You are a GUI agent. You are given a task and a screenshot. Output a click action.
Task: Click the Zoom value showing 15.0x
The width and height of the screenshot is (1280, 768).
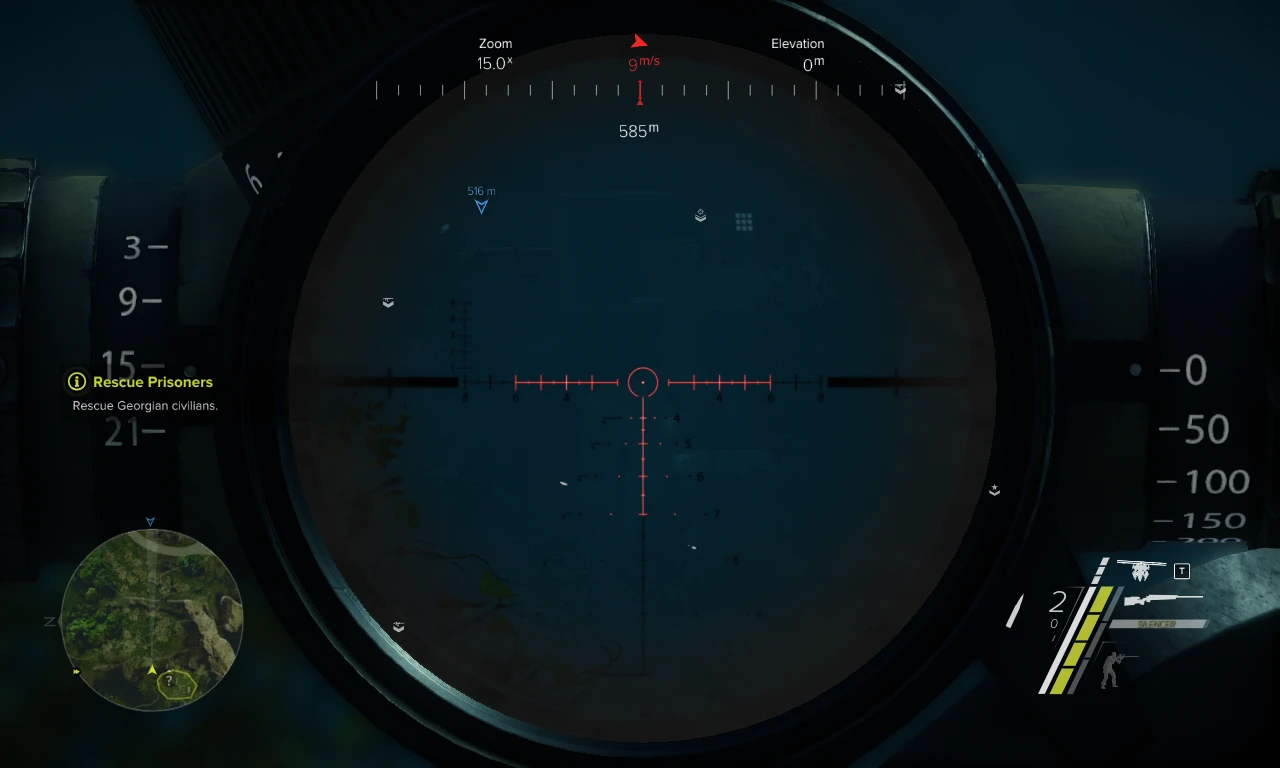pos(494,62)
